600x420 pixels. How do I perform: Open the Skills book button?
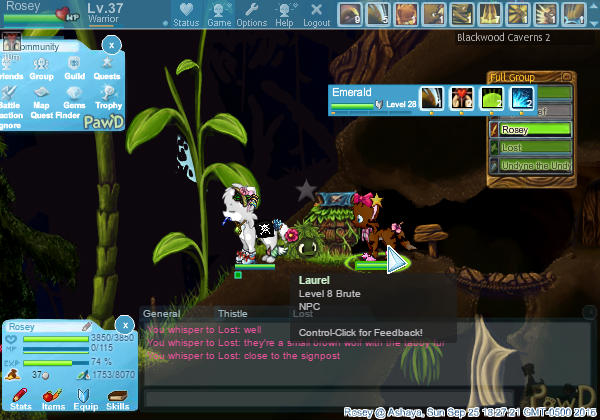tap(117, 398)
